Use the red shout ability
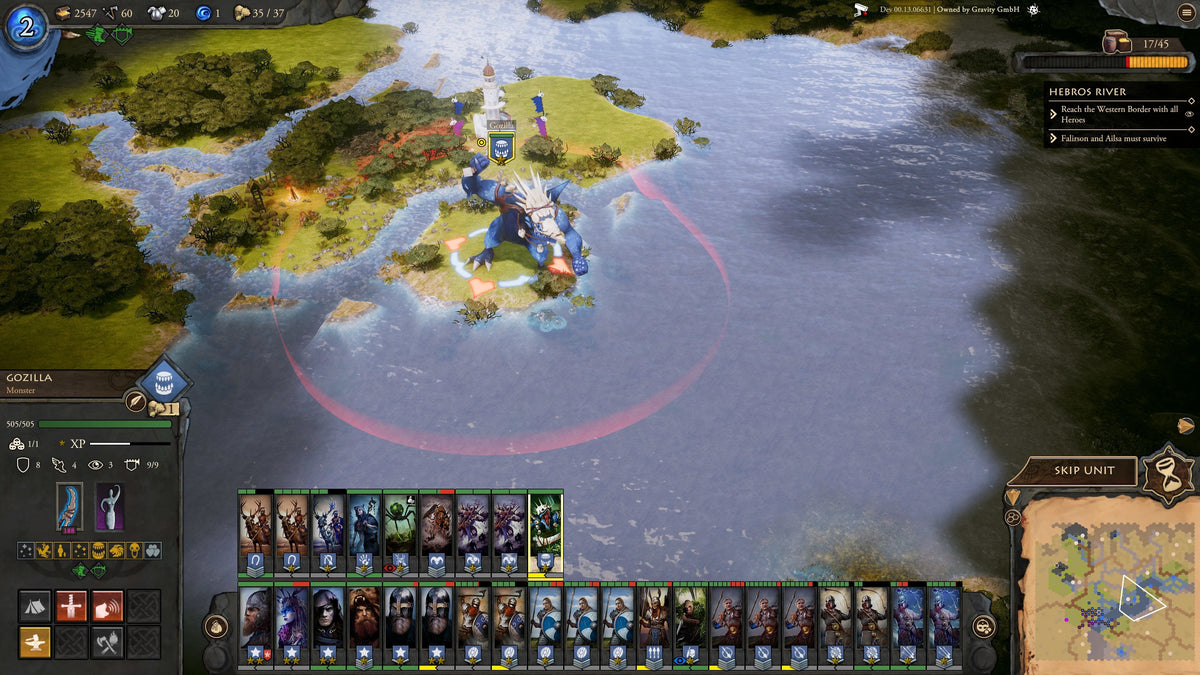Viewport: 1200px width, 675px height. tap(107, 606)
